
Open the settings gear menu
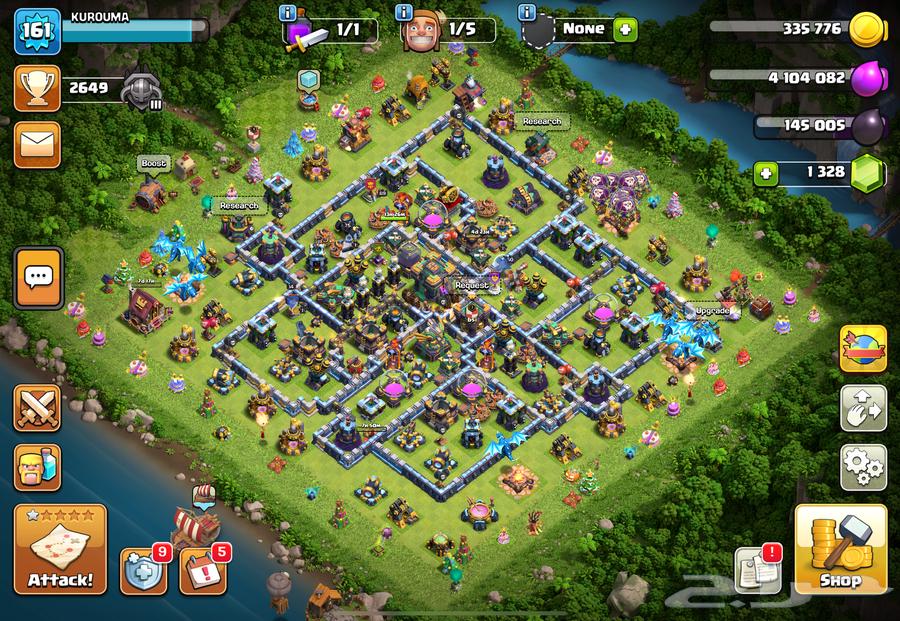pos(862,465)
